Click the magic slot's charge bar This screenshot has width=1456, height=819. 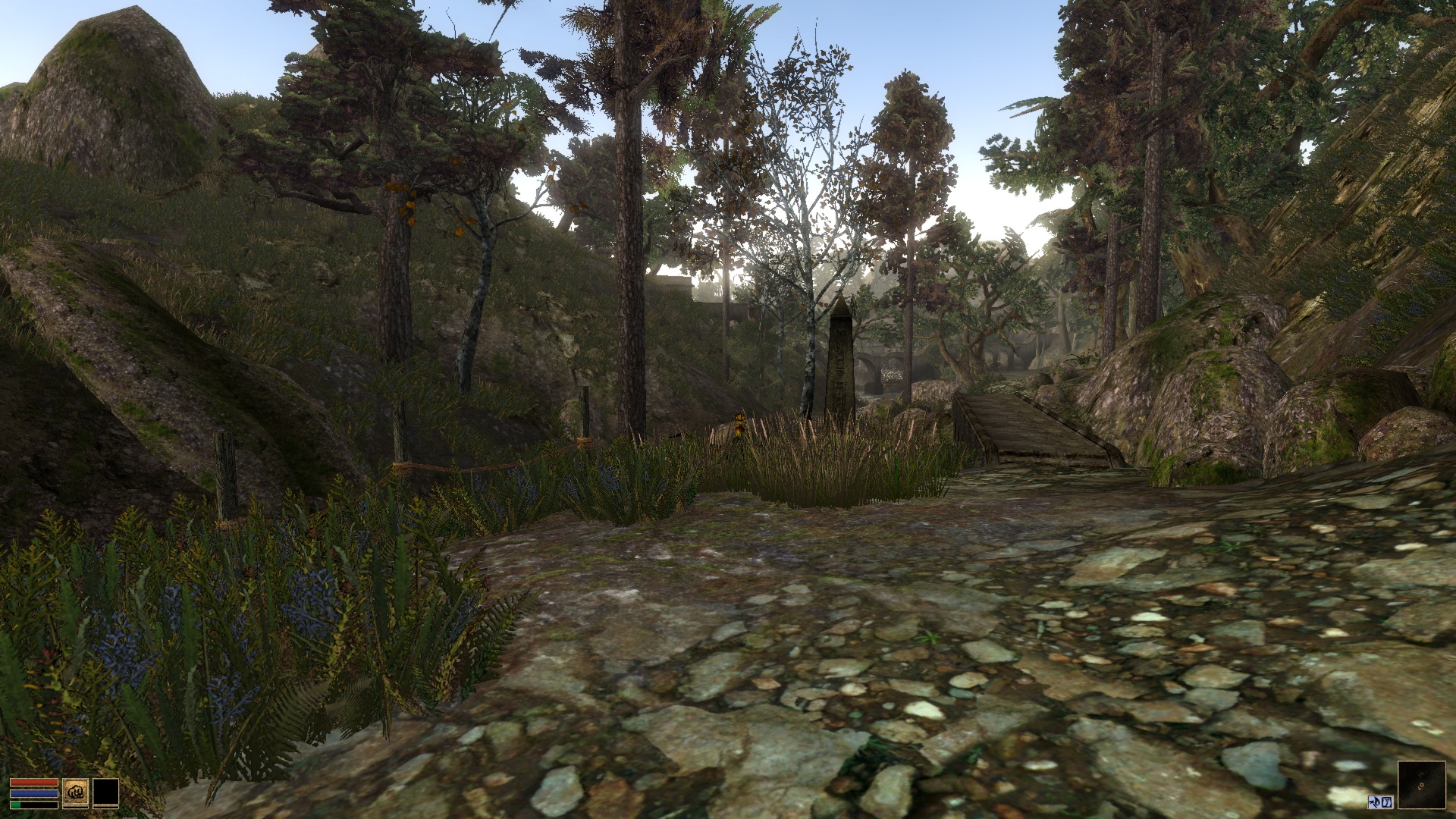[x=106, y=807]
